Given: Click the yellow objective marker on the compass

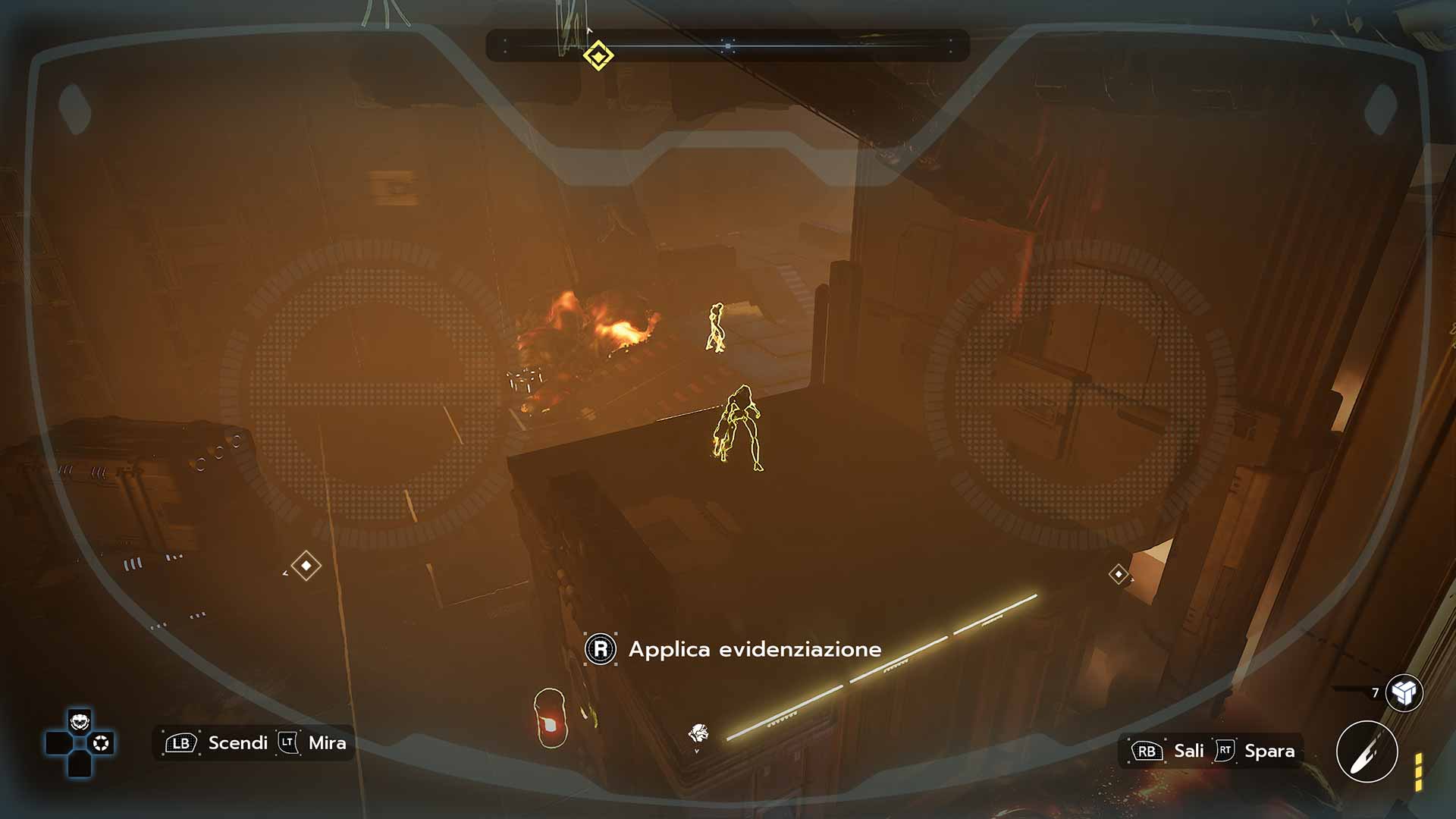Looking at the screenshot, I should [x=598, y=56].
